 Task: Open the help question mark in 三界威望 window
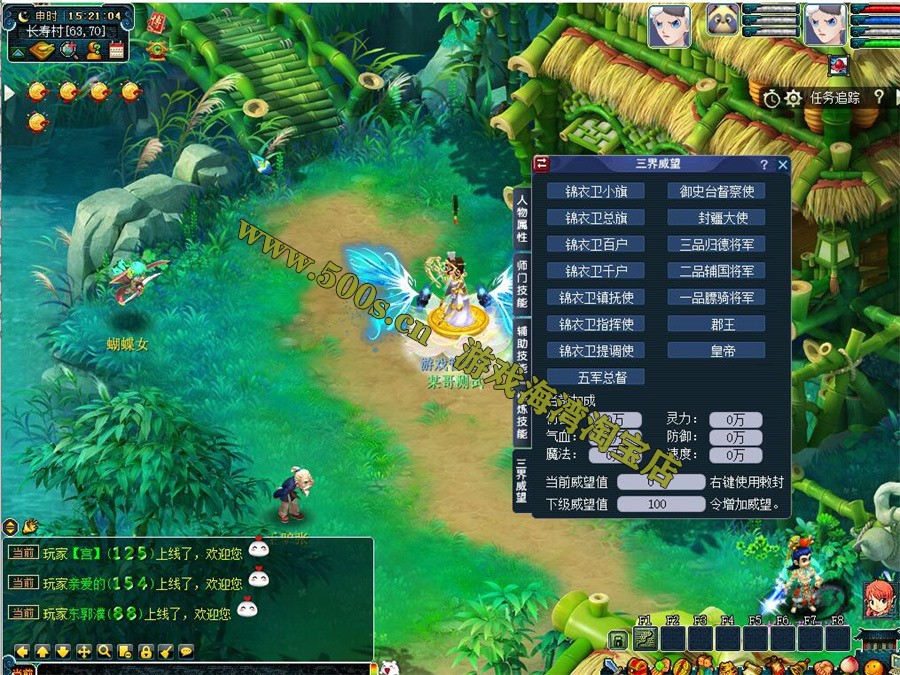pyautogui.click(x=764, y=165)
